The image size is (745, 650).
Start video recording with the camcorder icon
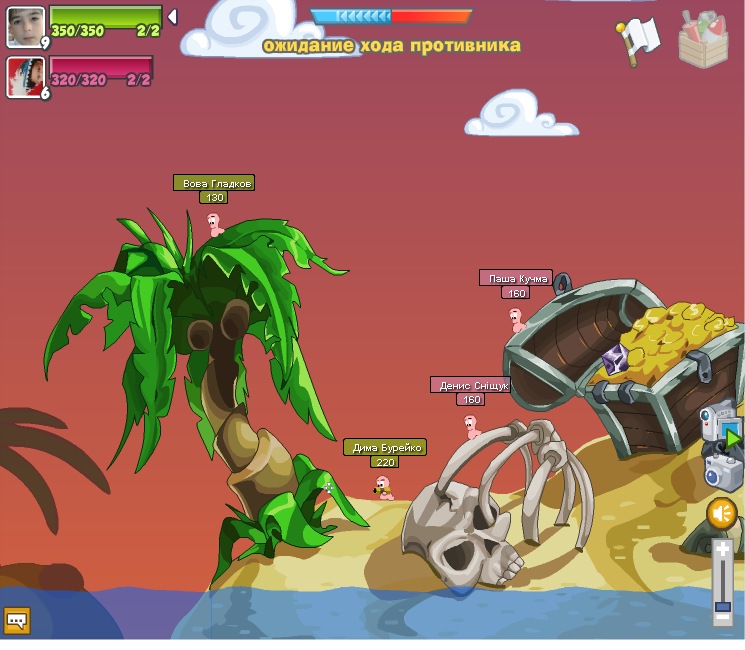(717, 421)
